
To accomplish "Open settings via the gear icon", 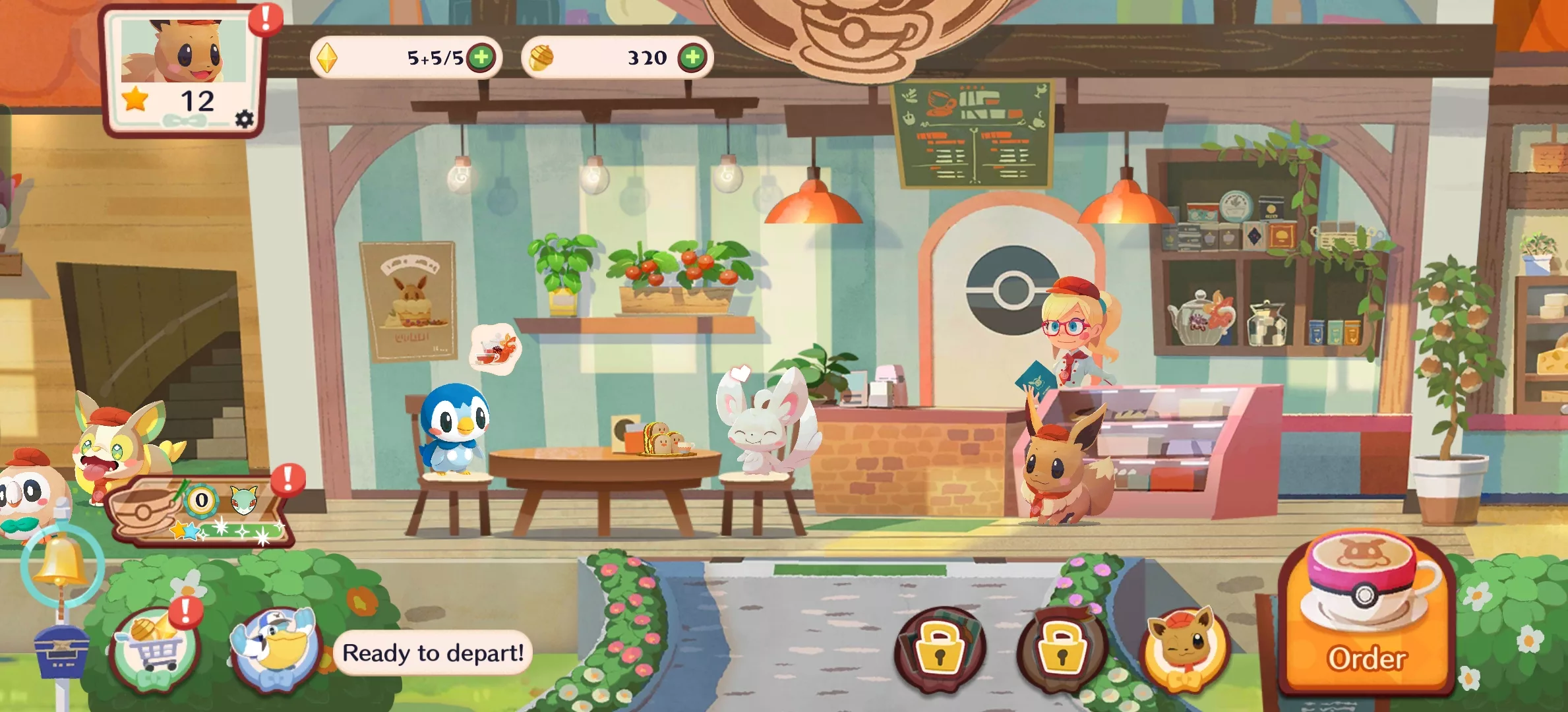I will (244, 119).
